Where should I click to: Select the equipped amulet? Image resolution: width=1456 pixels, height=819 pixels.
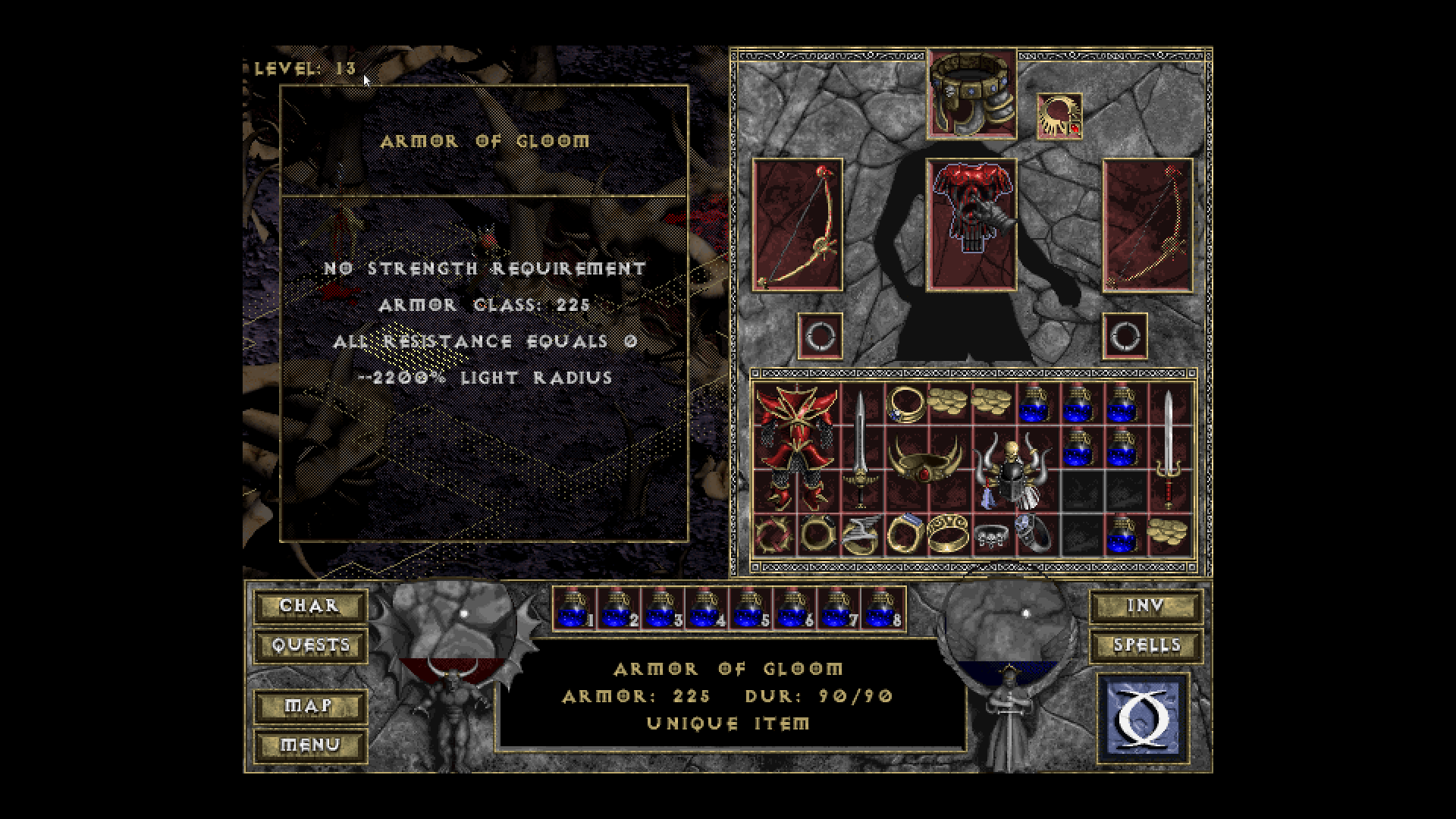1059,116
